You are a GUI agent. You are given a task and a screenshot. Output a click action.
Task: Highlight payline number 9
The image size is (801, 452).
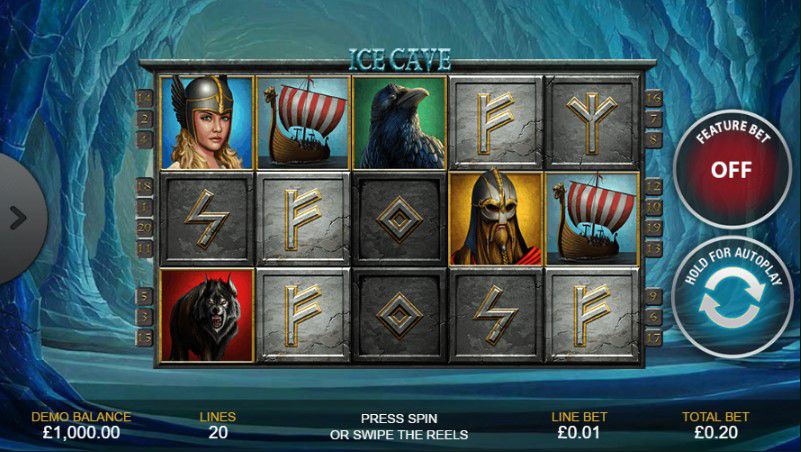655,296
